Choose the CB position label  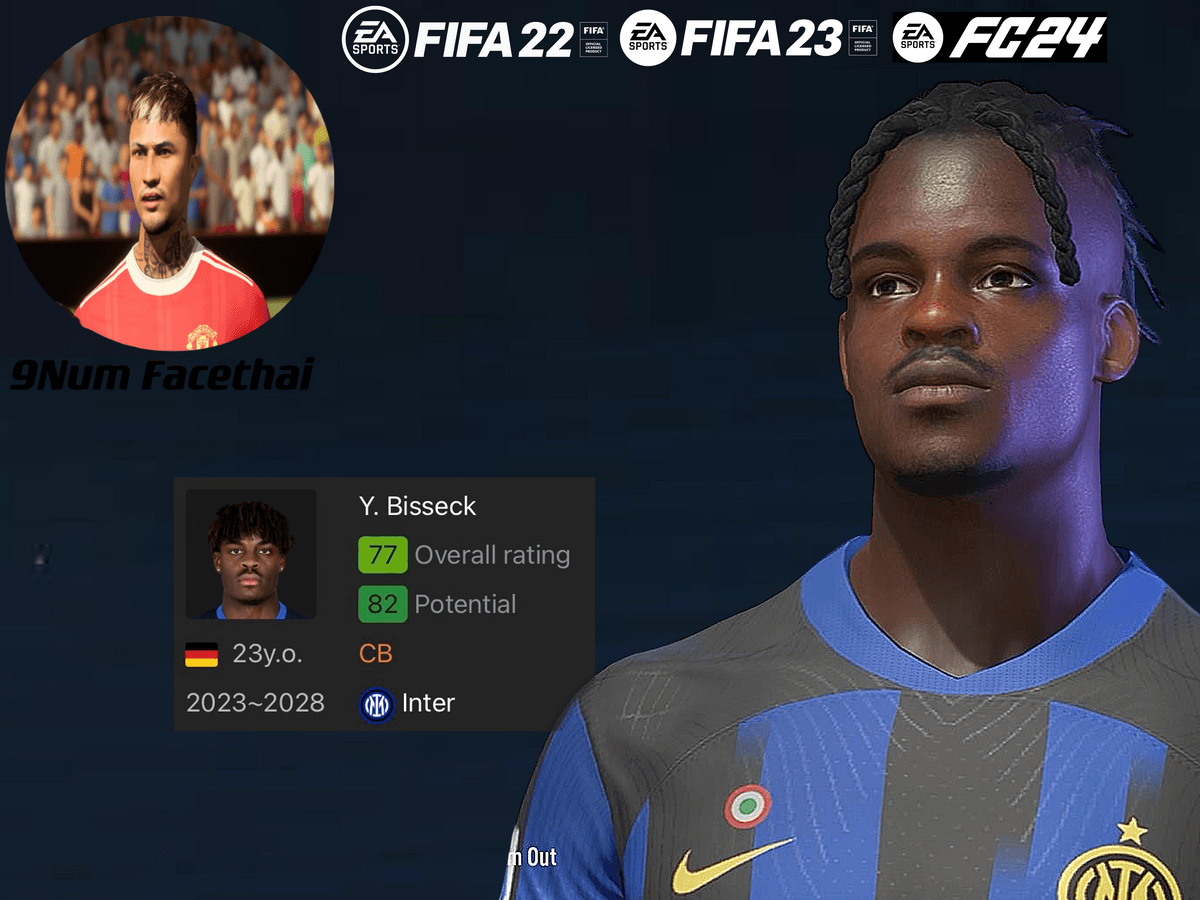click(x=376, y=654)
